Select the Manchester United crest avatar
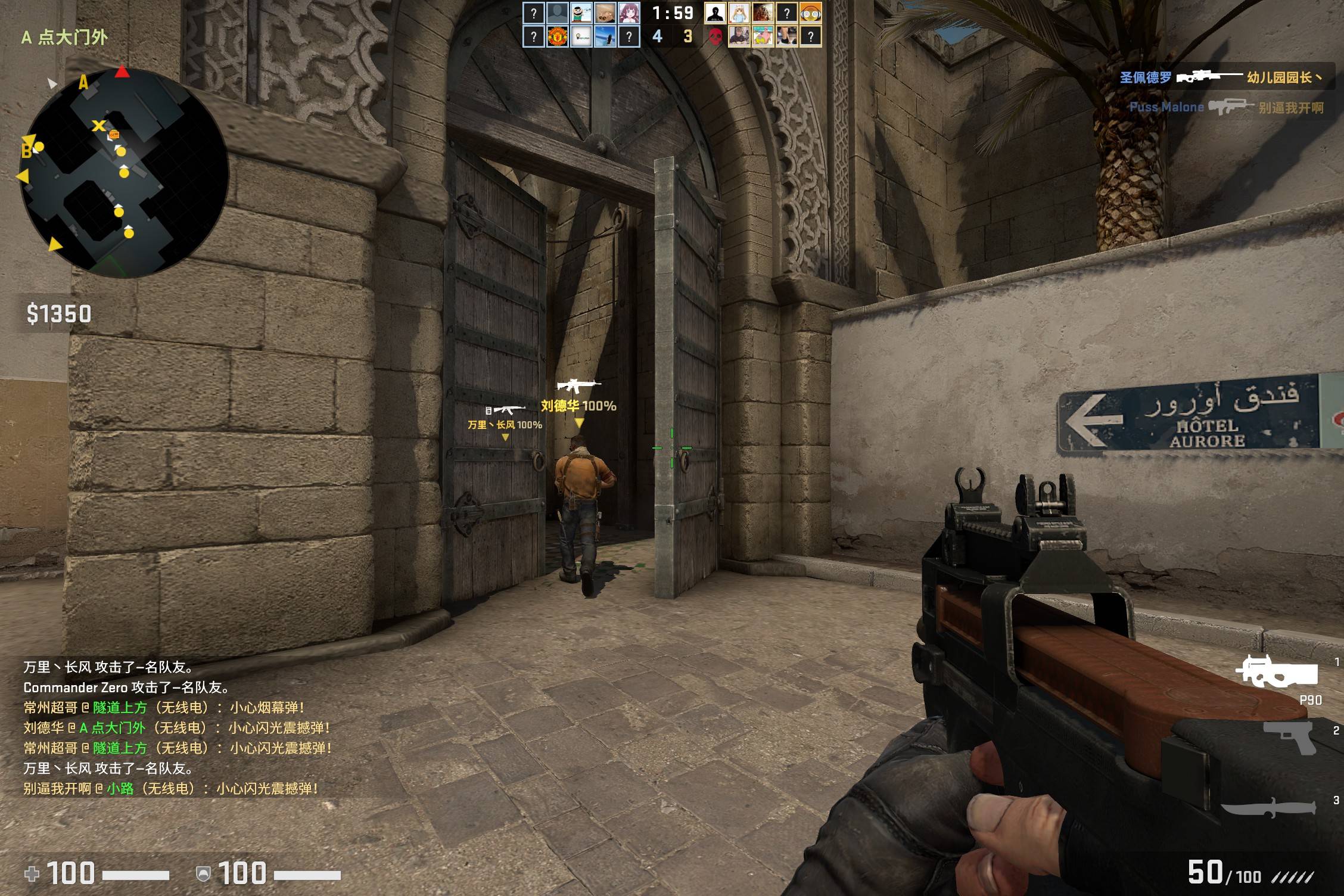The image size is (1344, 896). [x=557, y=37]
